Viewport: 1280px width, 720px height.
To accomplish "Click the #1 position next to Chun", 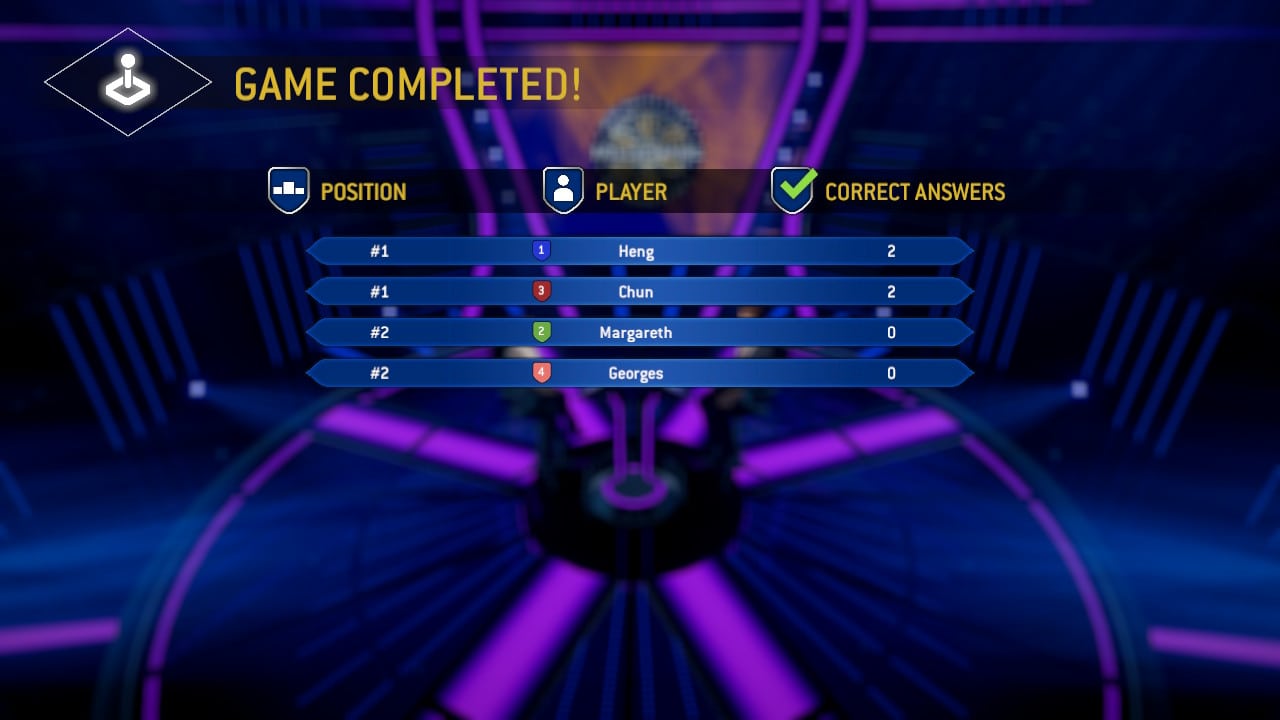I will click(x=379, y=291).
